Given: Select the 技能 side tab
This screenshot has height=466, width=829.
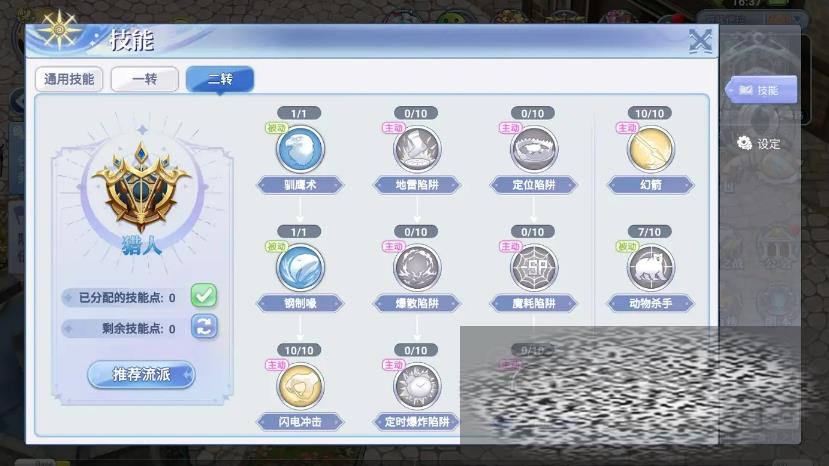Looking at the screenshot, I should point(760,90).
